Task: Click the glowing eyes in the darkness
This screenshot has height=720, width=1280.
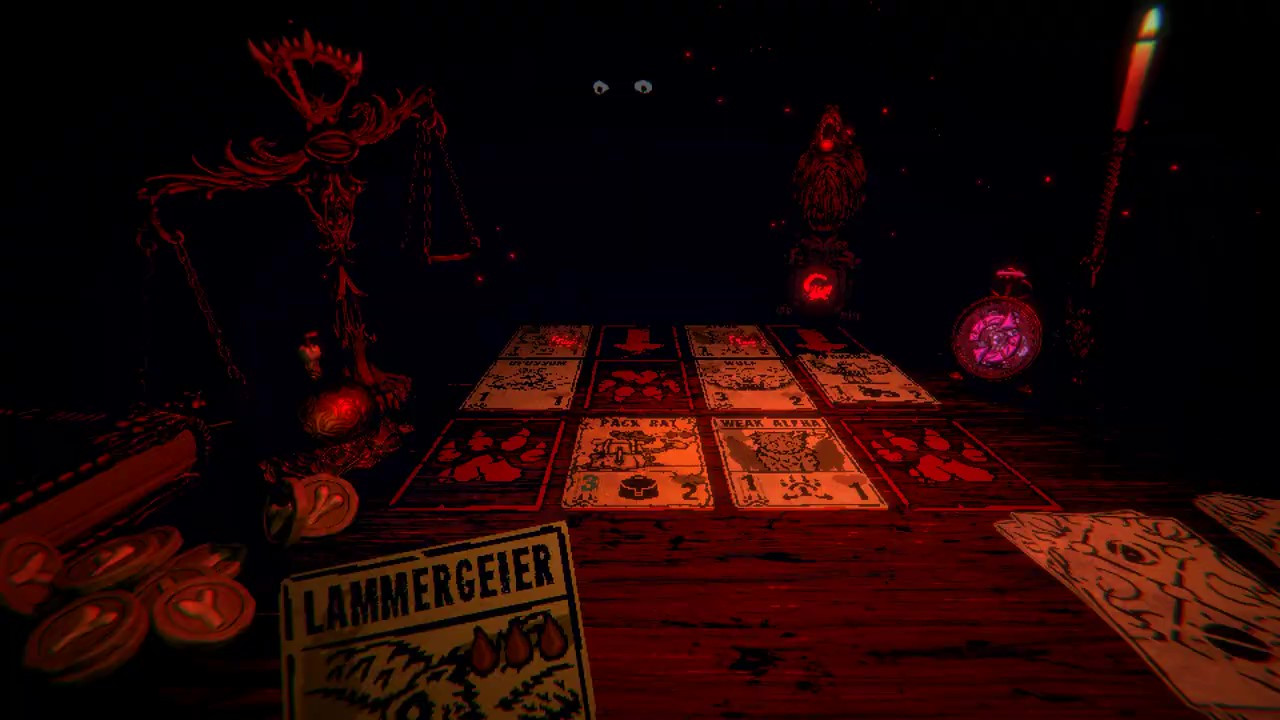Action: [x=622, y=87]
